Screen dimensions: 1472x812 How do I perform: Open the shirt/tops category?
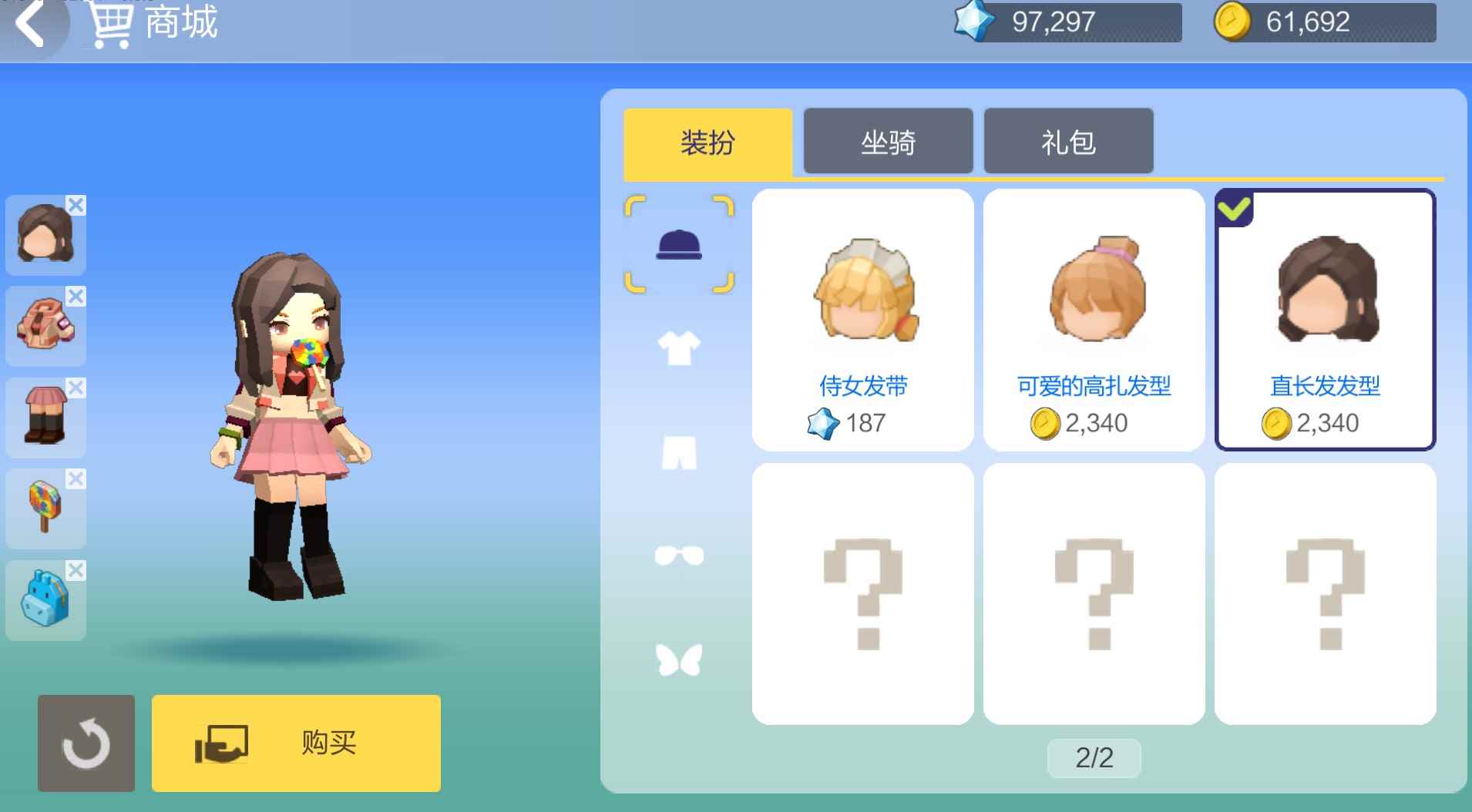coord(679,347)
